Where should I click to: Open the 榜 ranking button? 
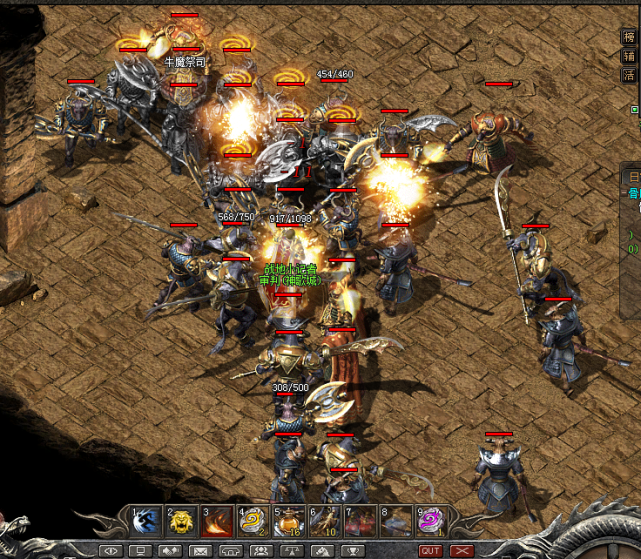pyautogui.click(x=629, y=38)
